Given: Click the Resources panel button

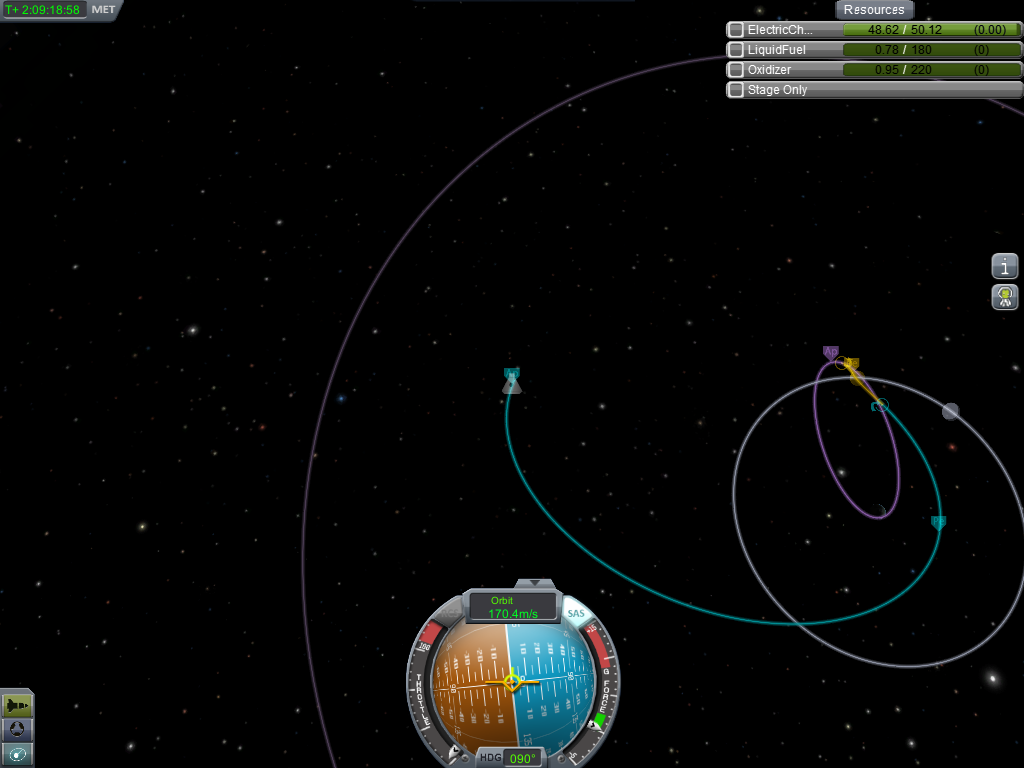Looking at the screenshot, I should pyautogui.click(x=874, y=10).
